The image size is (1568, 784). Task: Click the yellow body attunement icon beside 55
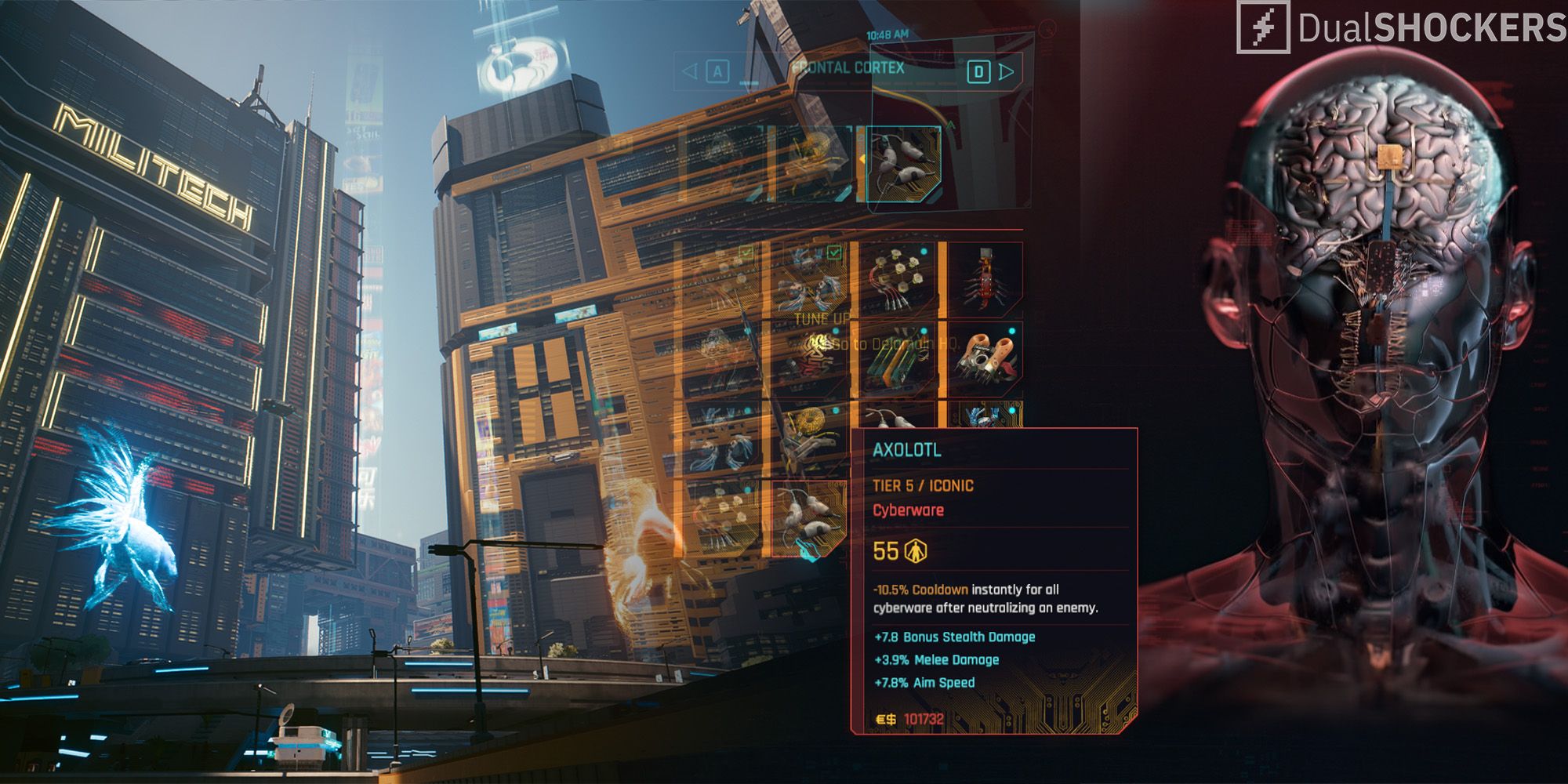coord(915,551)
